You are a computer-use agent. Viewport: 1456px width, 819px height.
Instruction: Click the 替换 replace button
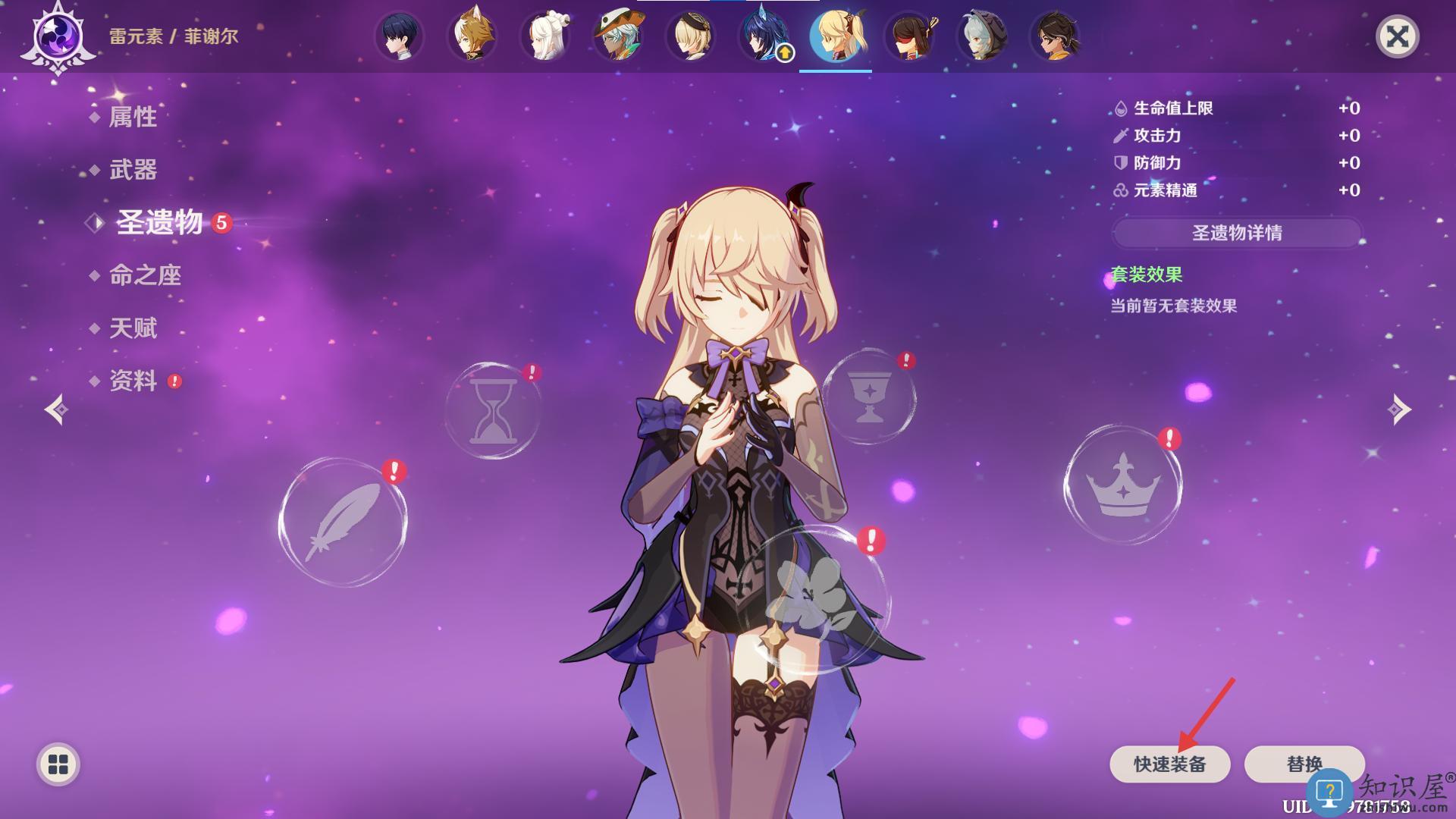click(x=1304, y=764)
